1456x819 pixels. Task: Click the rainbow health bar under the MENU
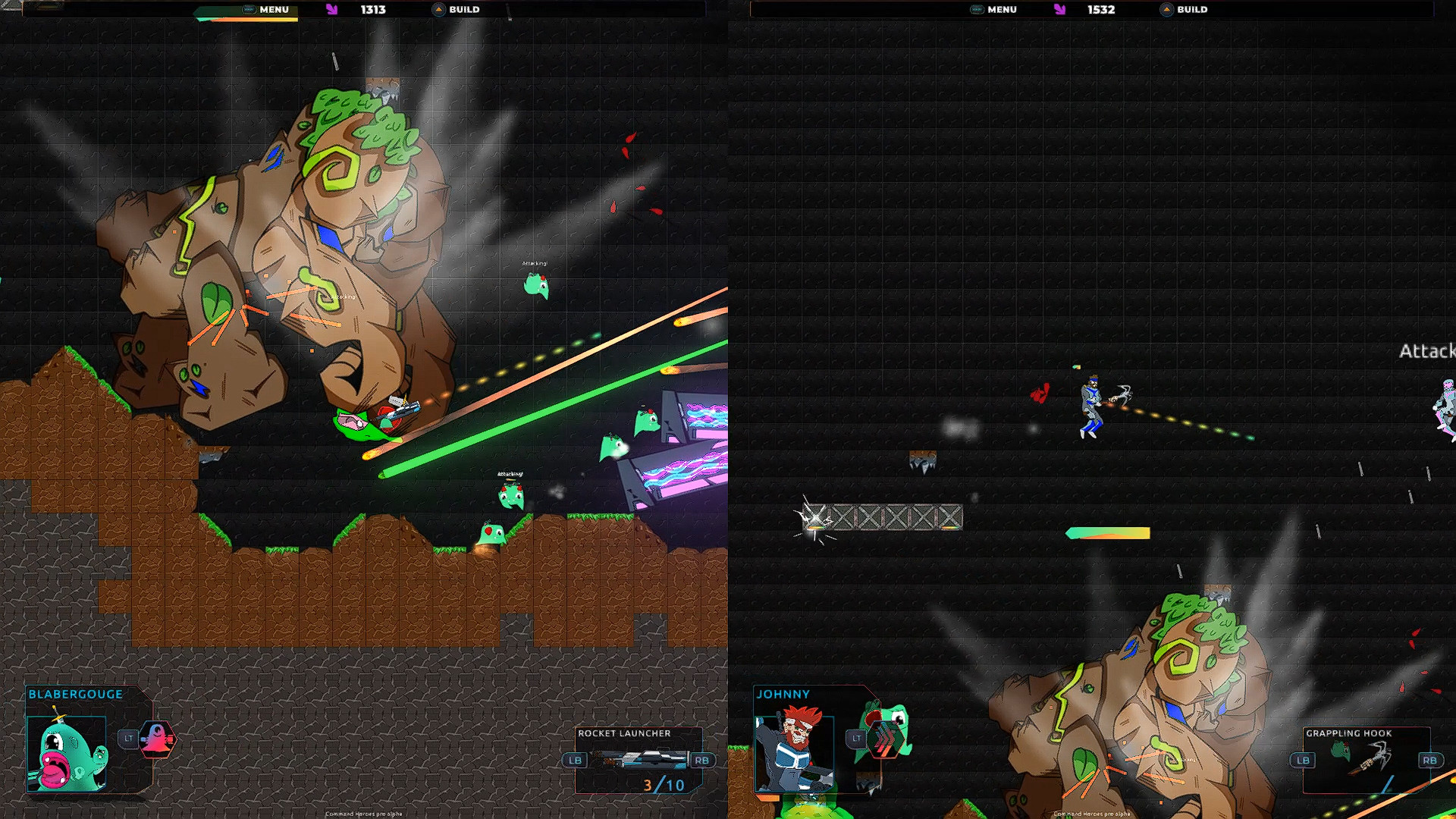[246, 21]
